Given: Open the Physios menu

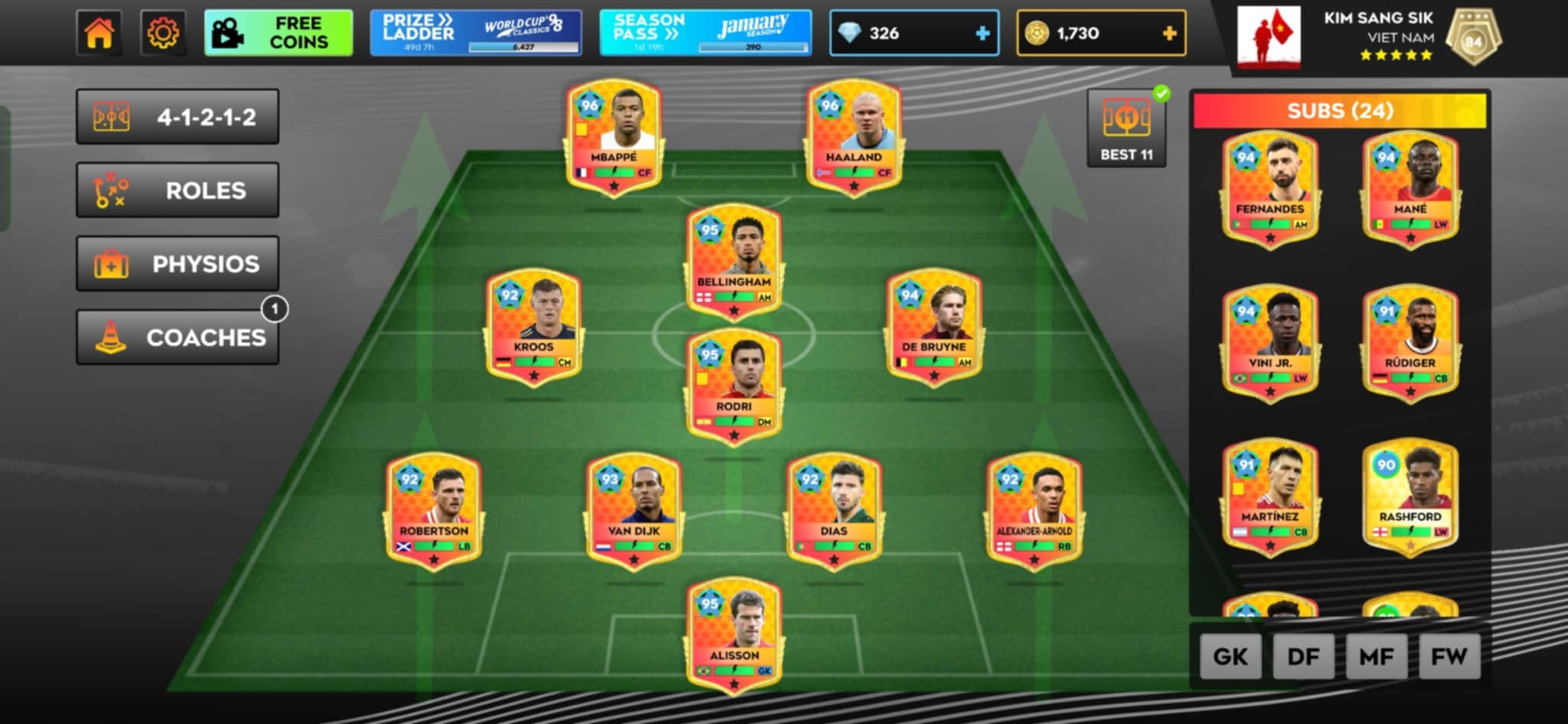Looking at the screenshot, I should (177, 264).
